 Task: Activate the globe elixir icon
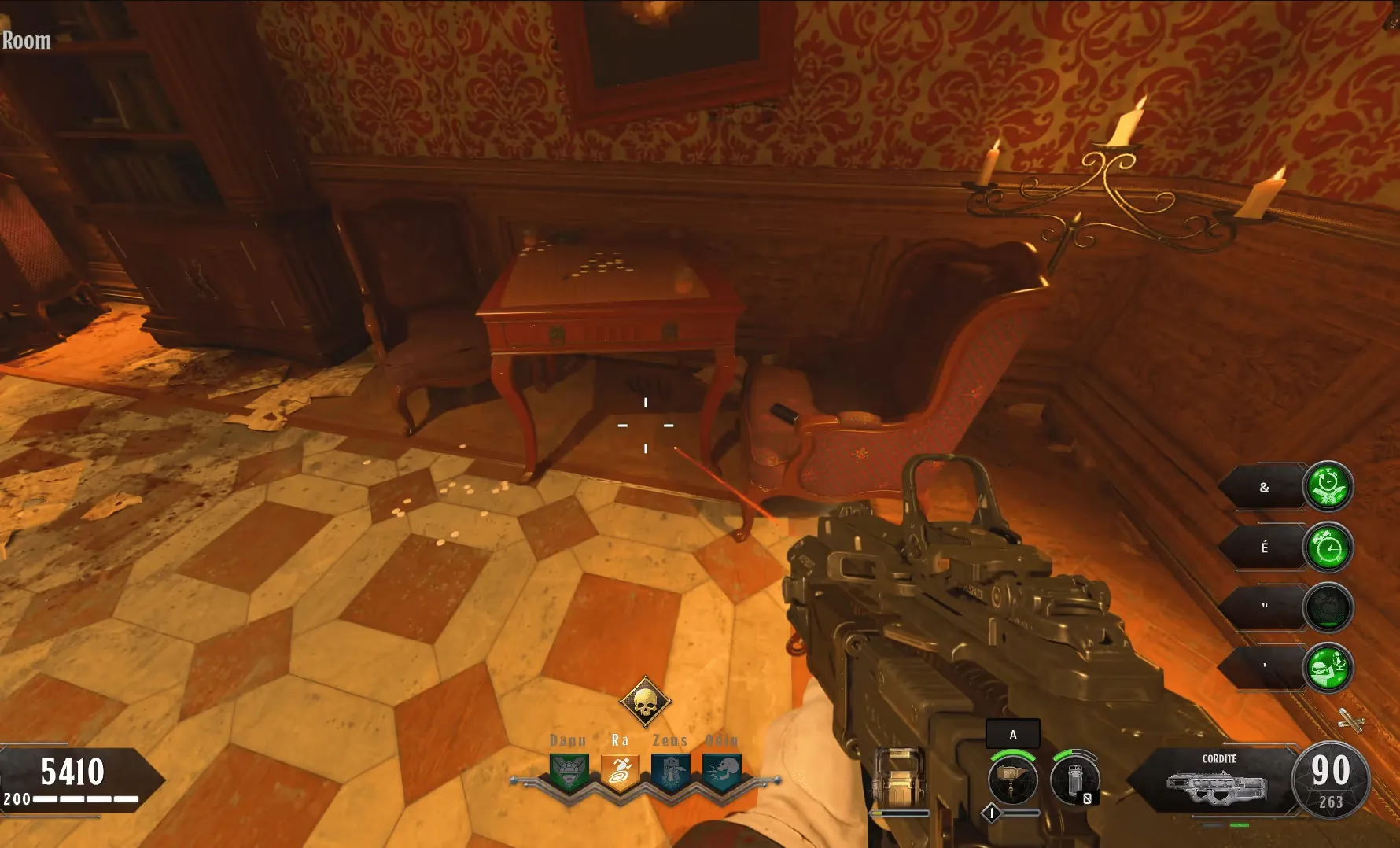(x=1328, y=668)
